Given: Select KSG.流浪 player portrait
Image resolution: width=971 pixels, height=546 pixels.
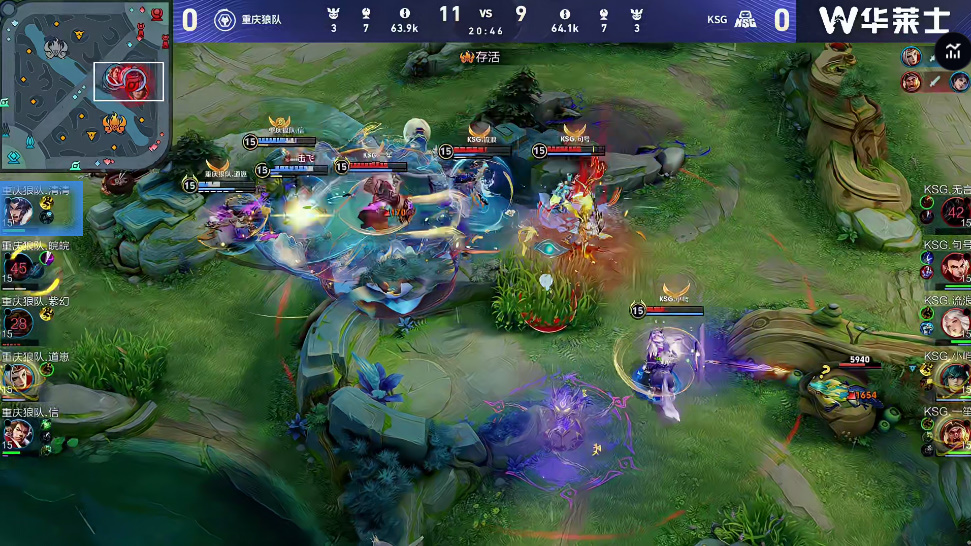Looking at the screenshot, I should (x=955, y=322).
